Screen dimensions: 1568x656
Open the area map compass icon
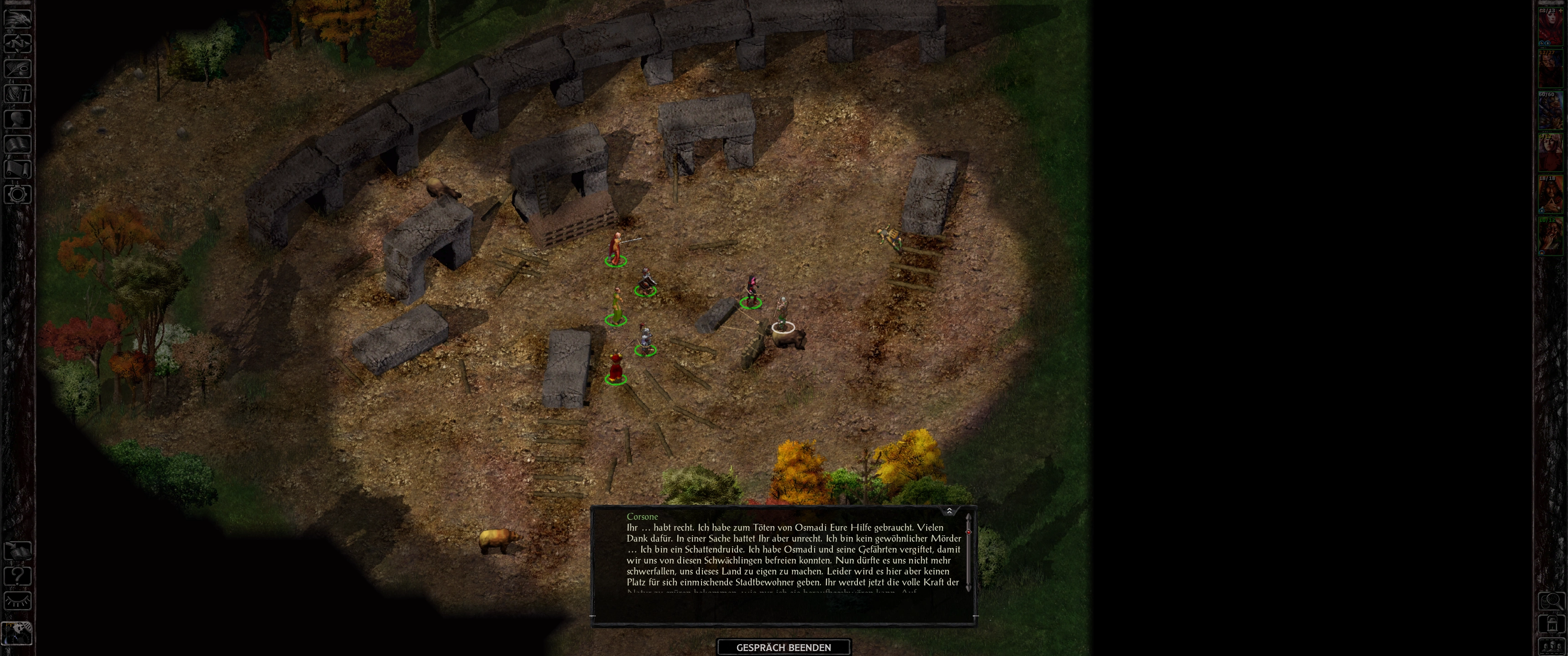18,43
